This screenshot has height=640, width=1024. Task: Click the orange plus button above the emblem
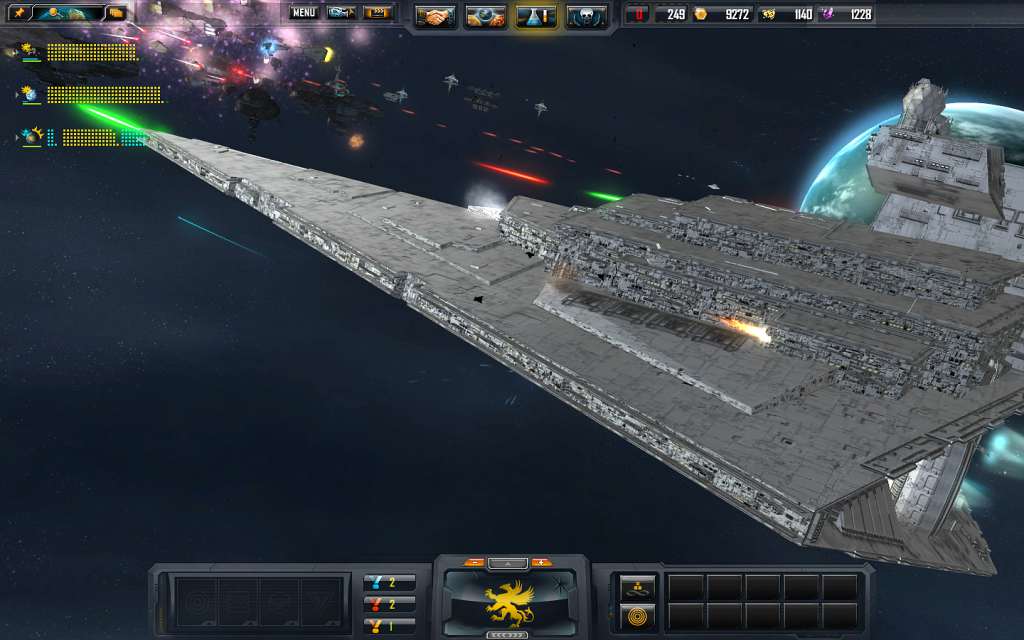[542, 562]
